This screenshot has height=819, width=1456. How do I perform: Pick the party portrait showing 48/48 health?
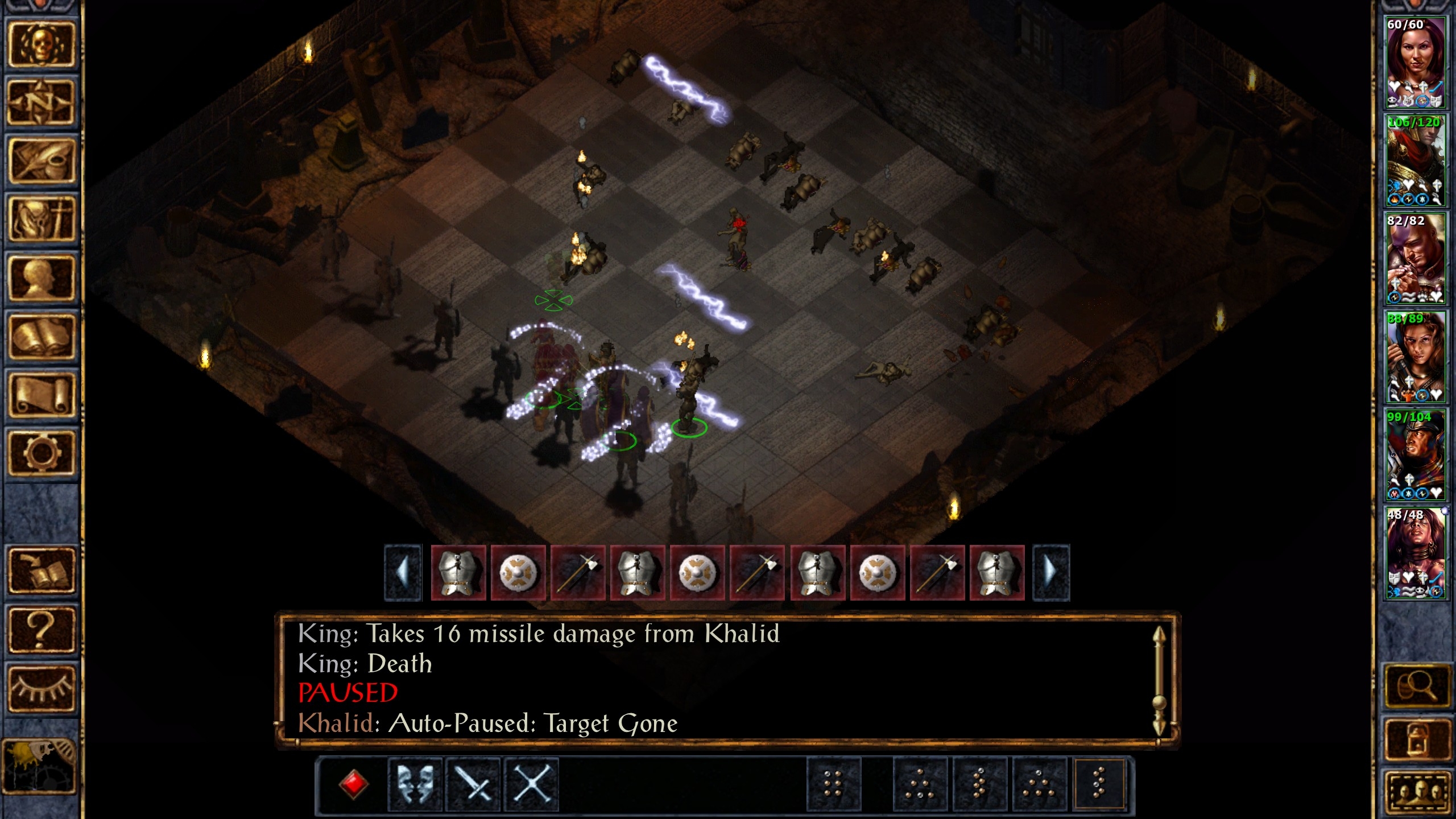pos(1415,553)
